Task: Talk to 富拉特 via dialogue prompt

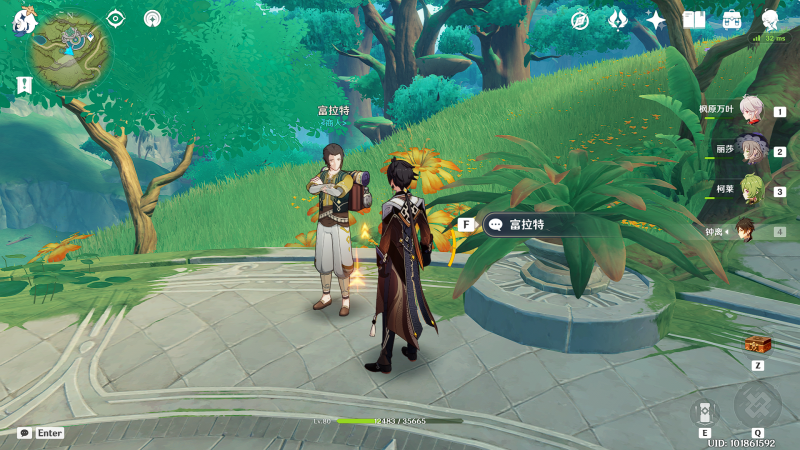Action: click(528, 225)
